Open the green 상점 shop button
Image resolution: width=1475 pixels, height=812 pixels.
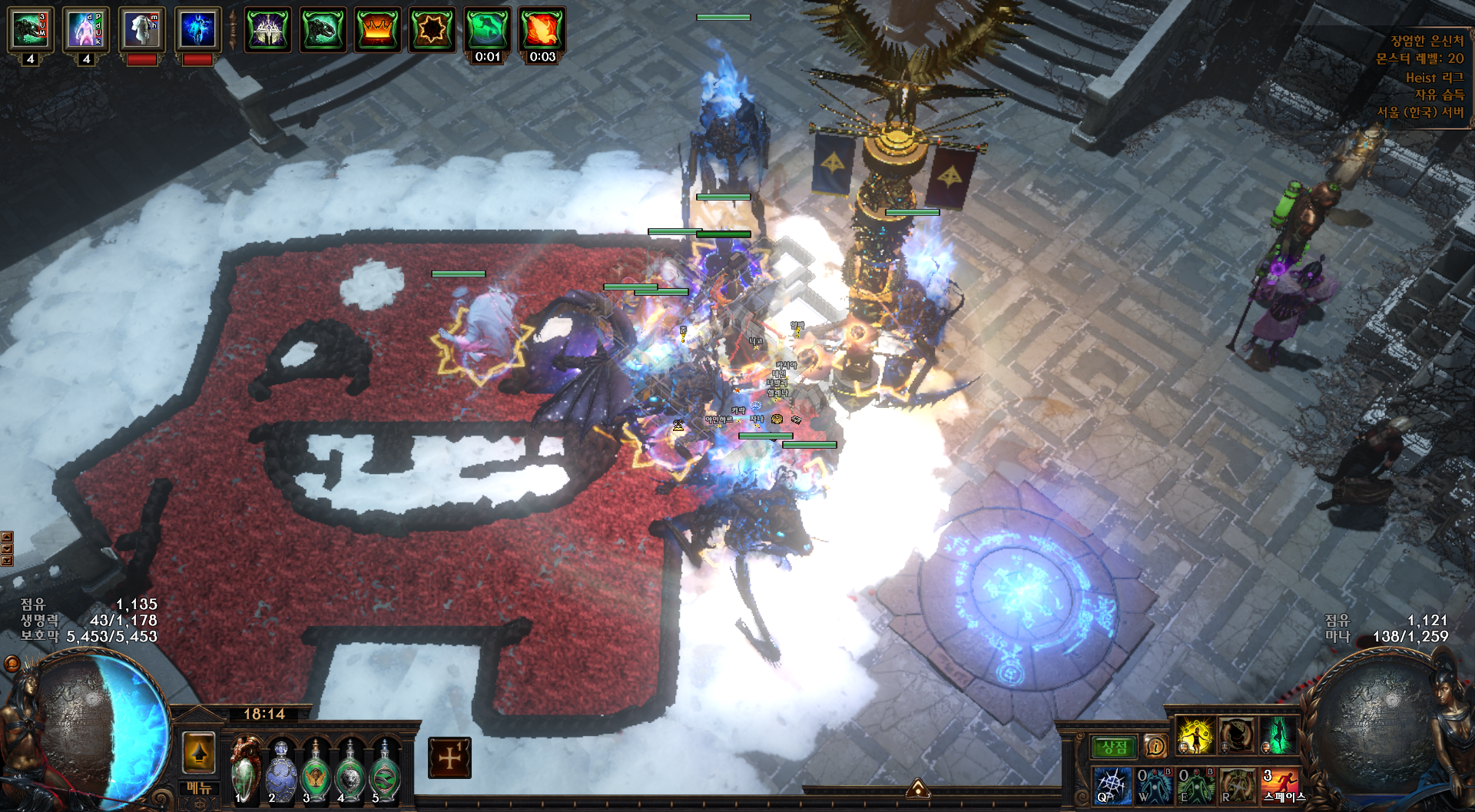pyautogui.click(x=1114, y=747)
